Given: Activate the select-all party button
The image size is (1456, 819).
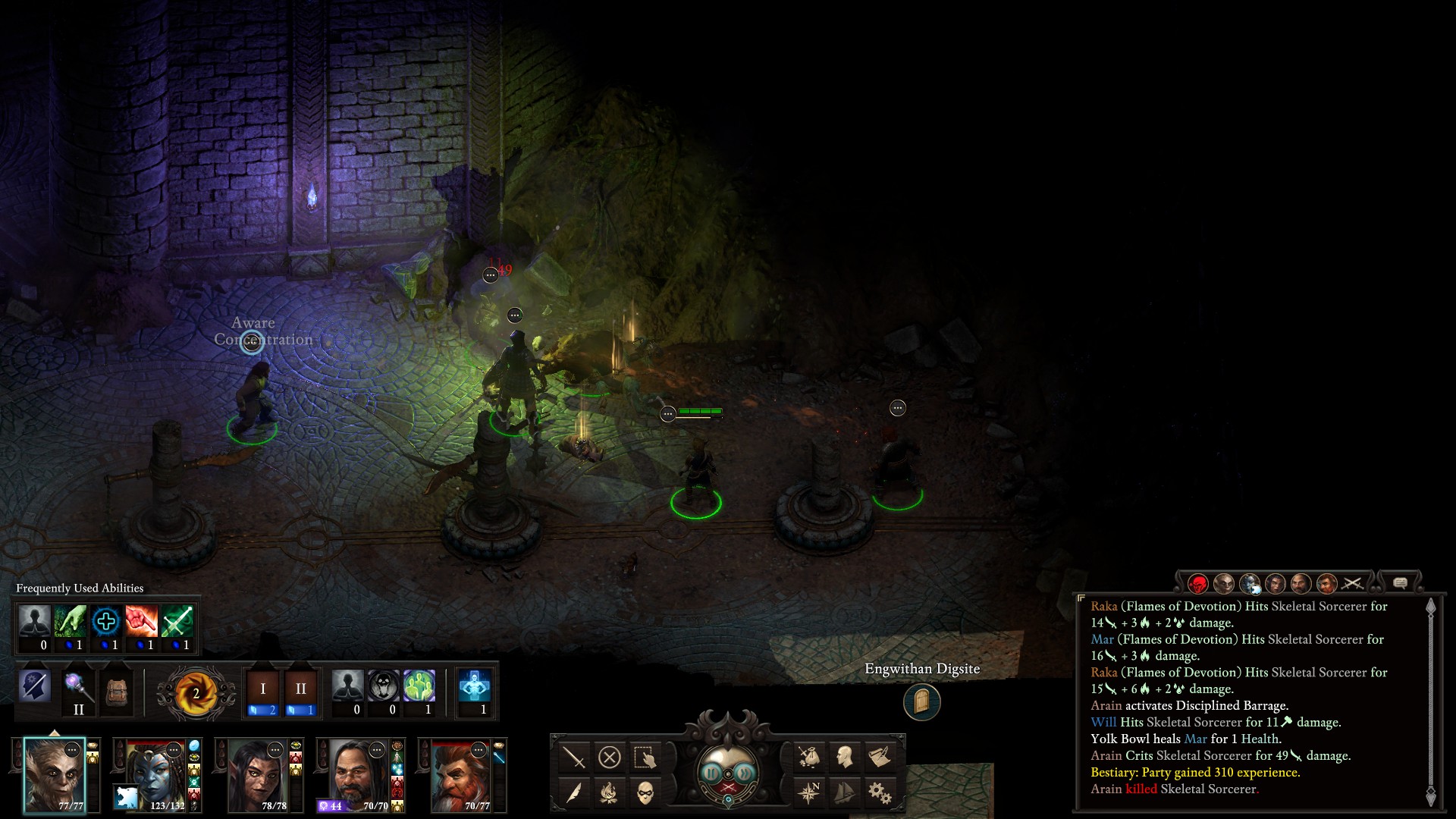Looking at the screenshot, I should click(645, 757).
